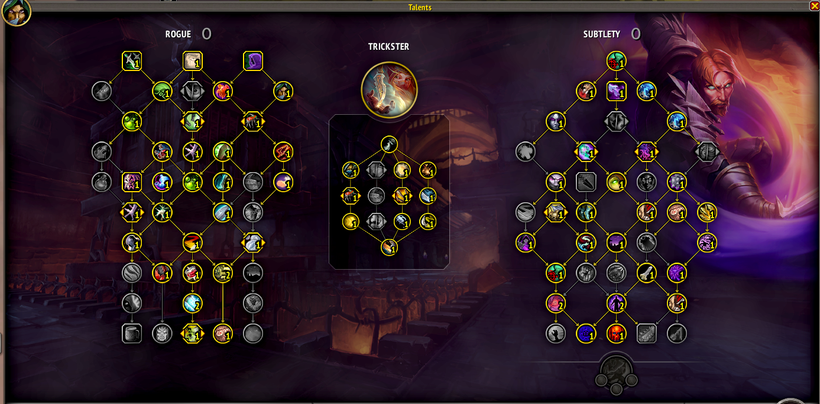
Task: Open the circular emblem below the Subtlety tree
Action: [615, 374]
